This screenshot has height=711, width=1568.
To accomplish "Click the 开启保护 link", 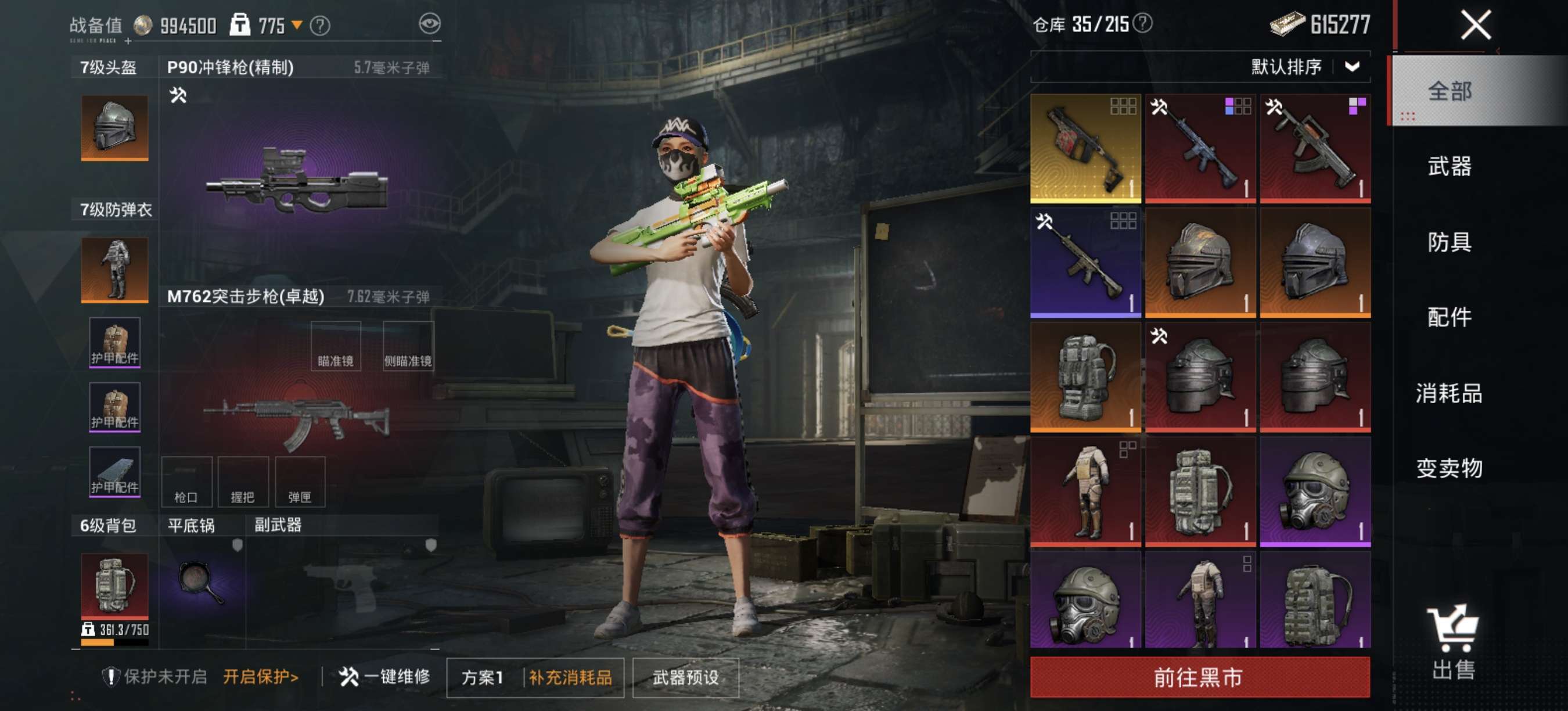I will [x=261, y=676].
